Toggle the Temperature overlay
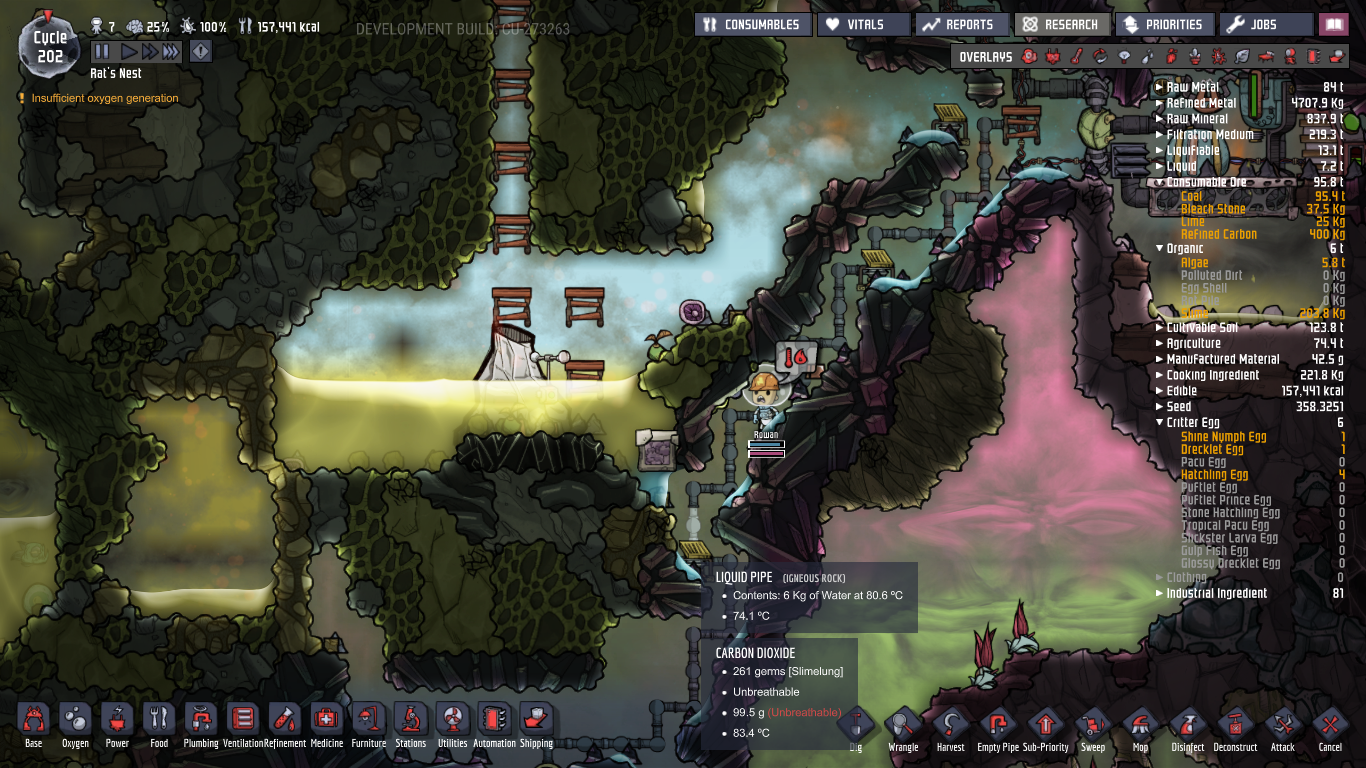This screenshot has width=1366, height=768. point(1074,57)
